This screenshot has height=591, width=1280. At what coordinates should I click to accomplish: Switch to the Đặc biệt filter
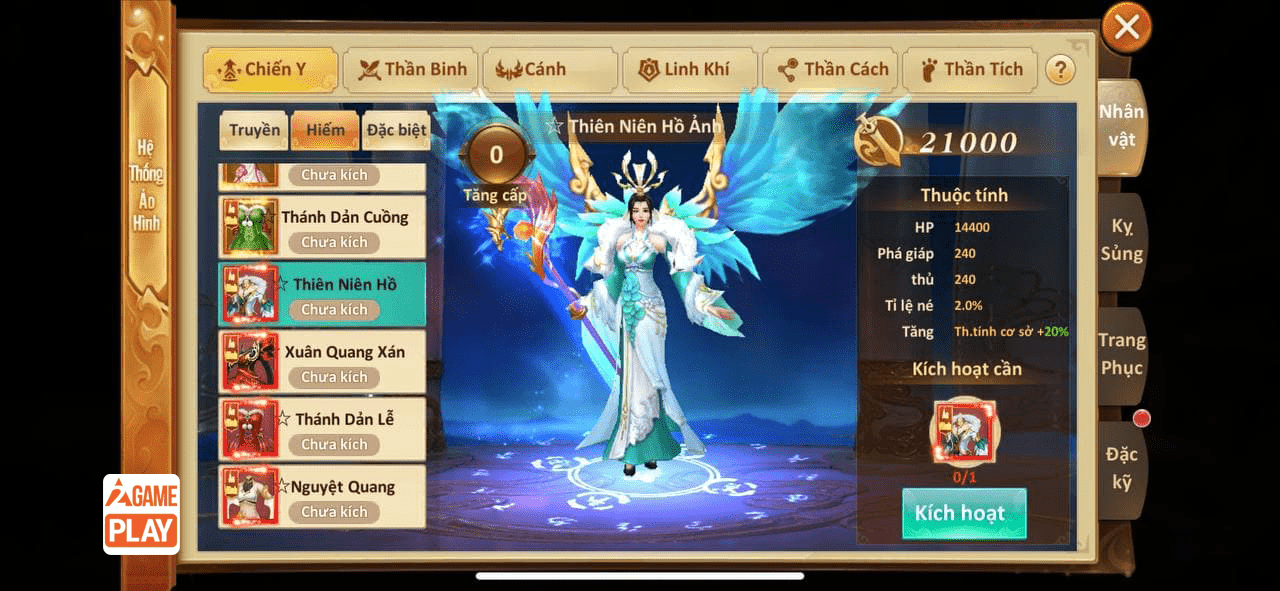click(396, 131)
